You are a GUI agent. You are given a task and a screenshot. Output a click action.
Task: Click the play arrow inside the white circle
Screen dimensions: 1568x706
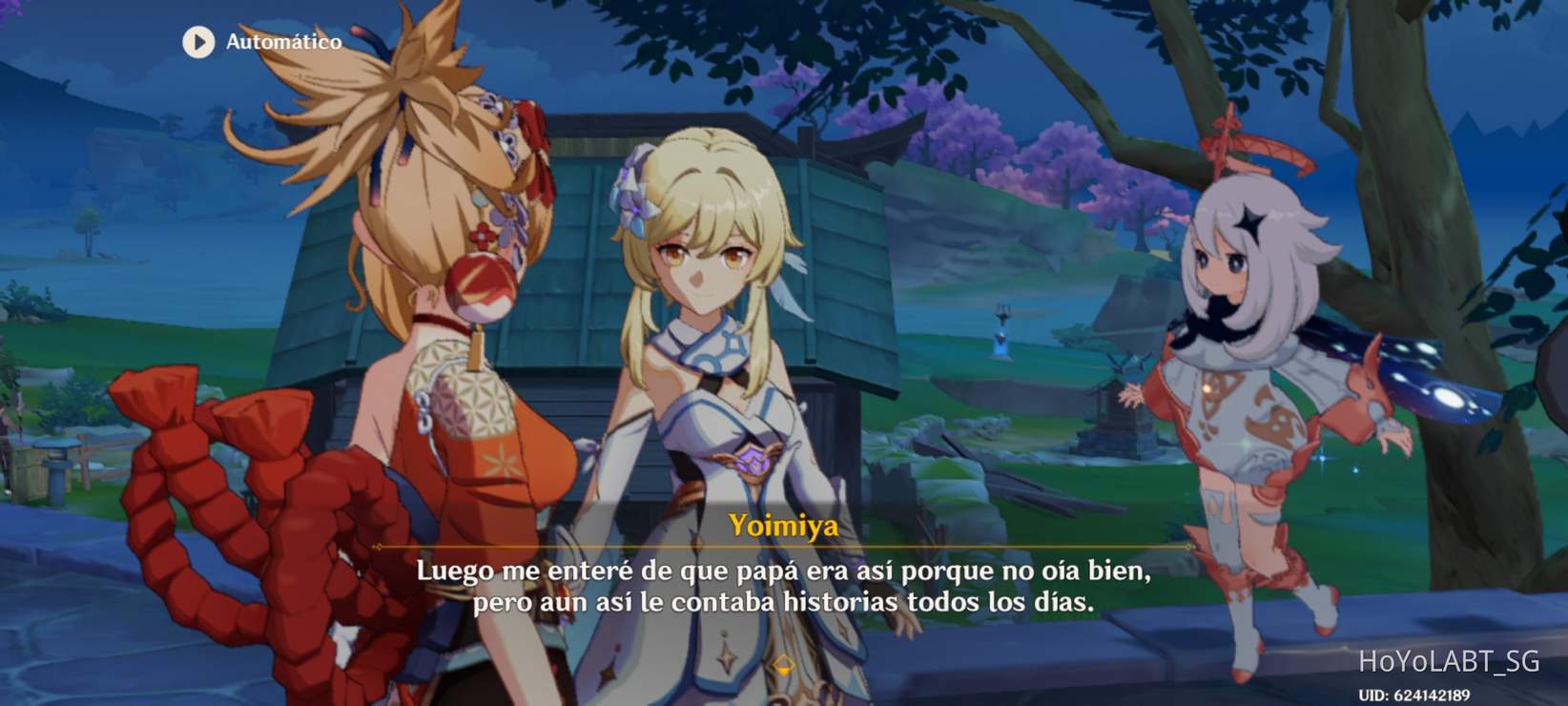(197, 42)
